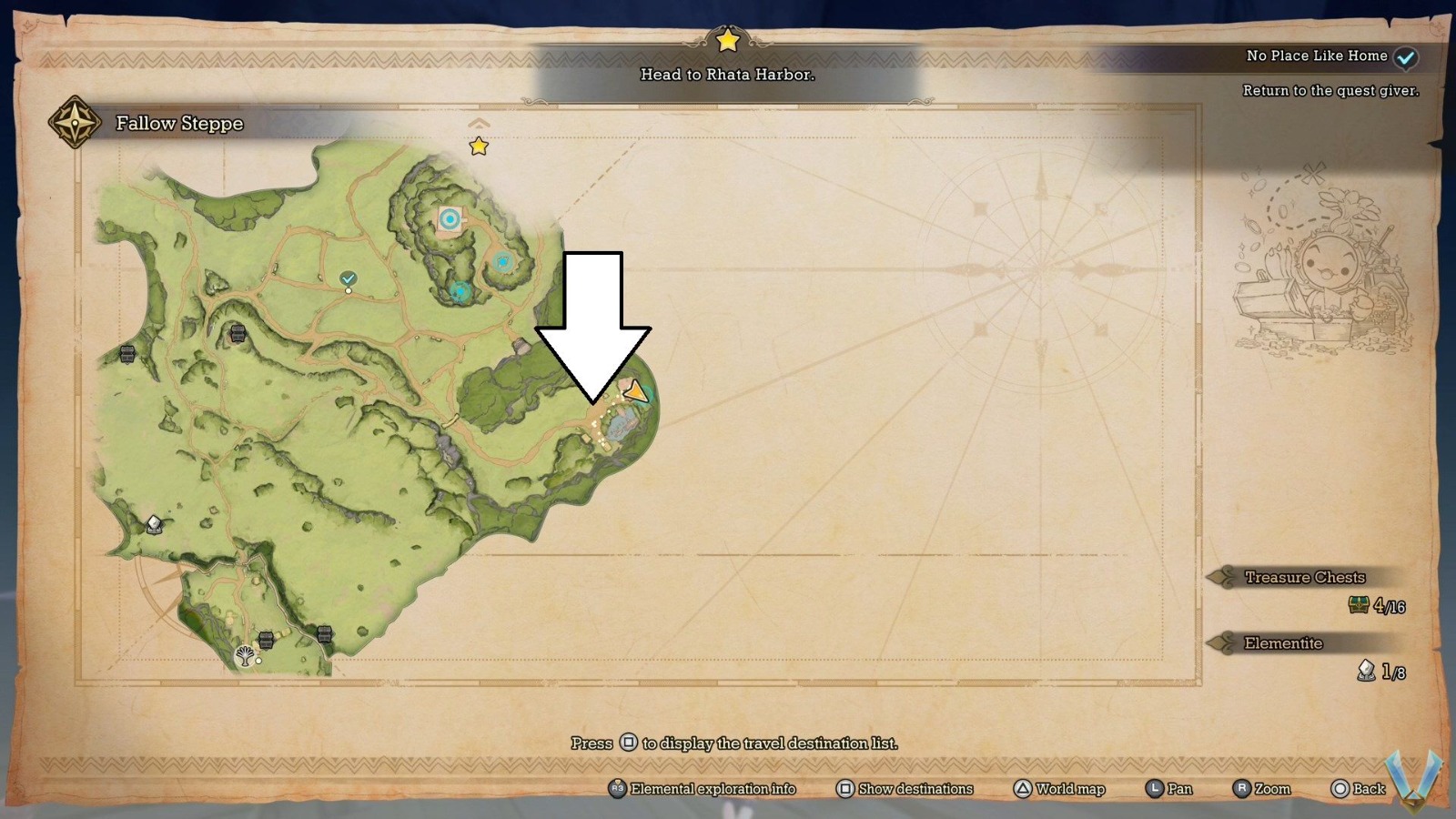Click the blue elemental spring icon on the northern plateau

coord(450,218)
